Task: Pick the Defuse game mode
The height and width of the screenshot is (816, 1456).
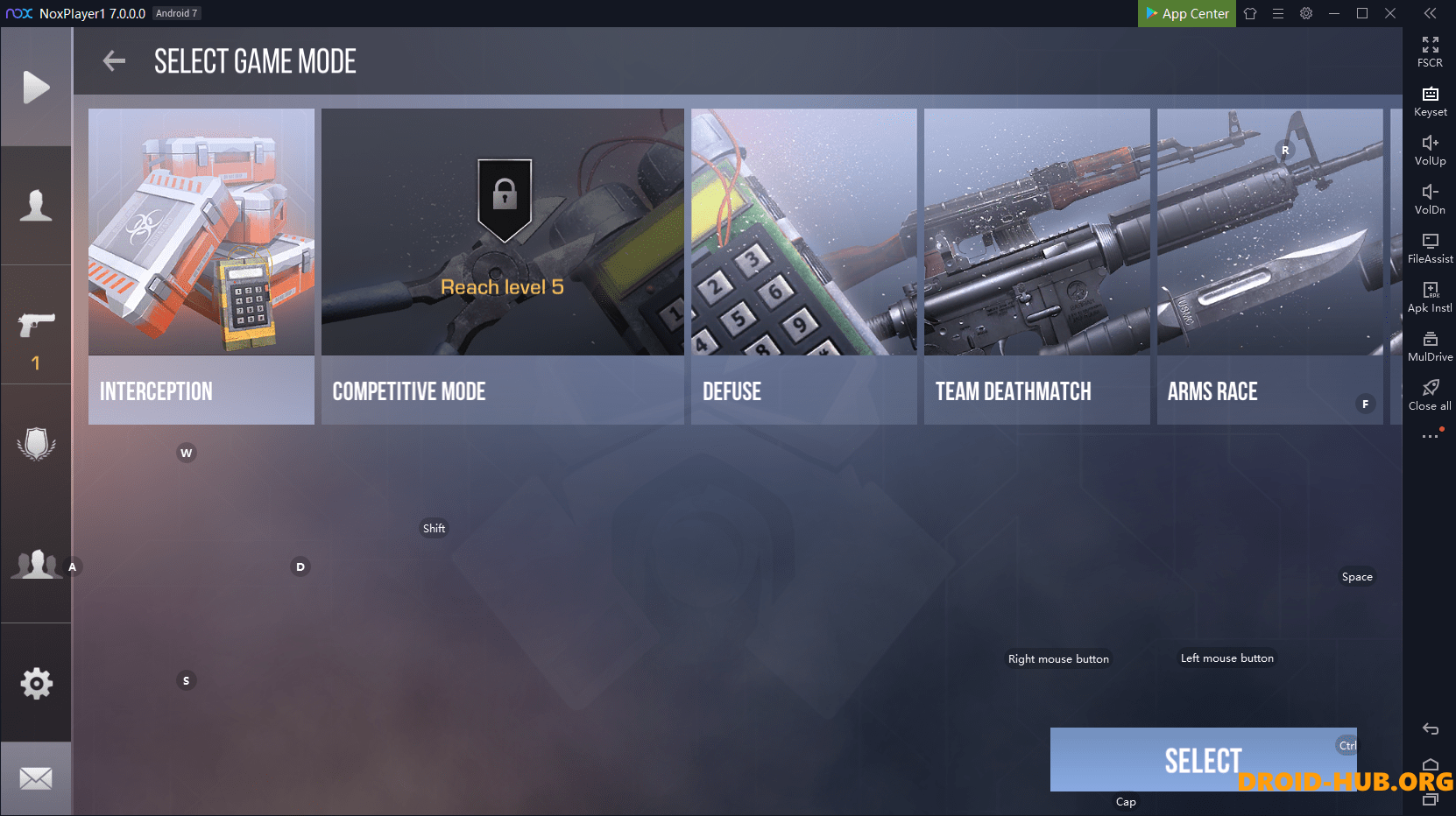Action: coord(803,266)
